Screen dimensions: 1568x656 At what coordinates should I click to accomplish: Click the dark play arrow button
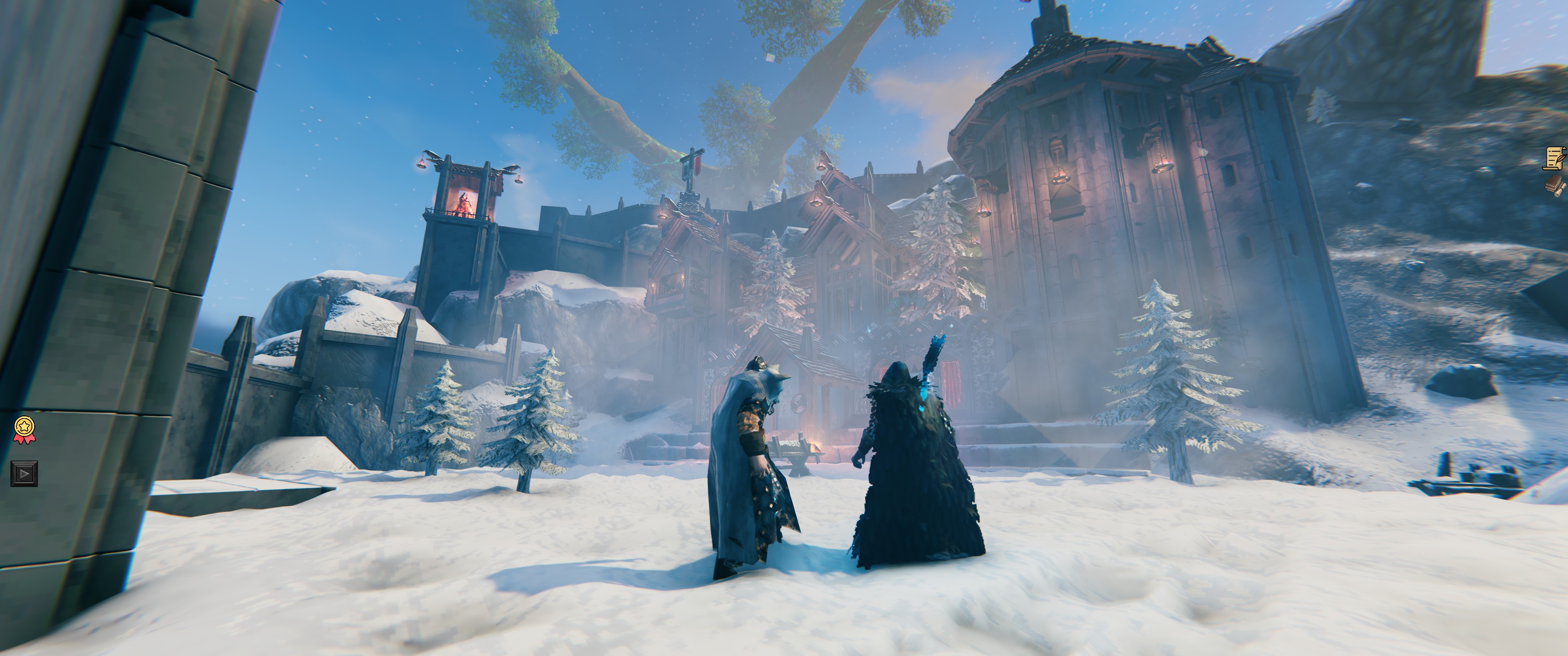24,473
